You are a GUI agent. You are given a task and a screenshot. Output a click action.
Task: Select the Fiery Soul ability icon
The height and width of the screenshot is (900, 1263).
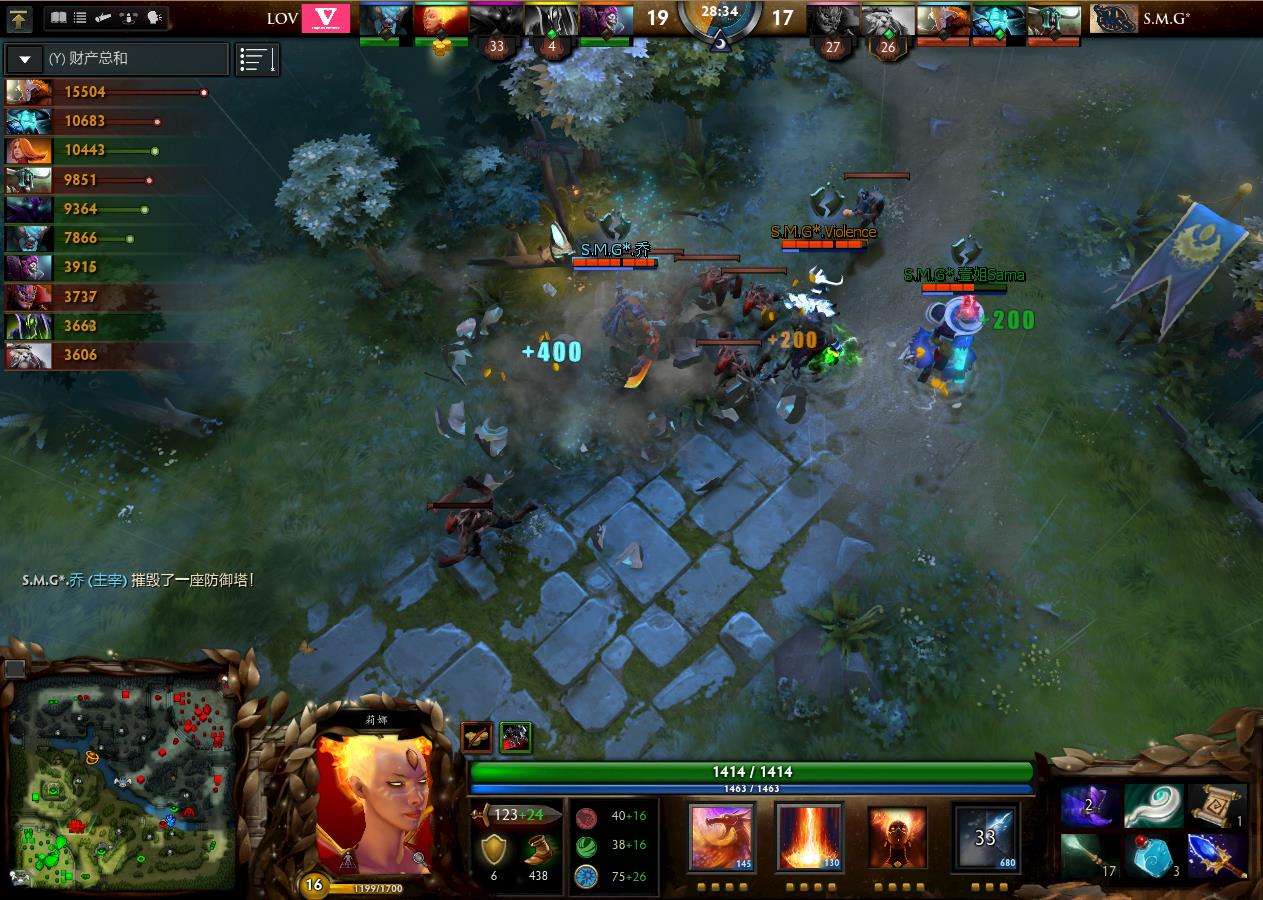(x=896, y=836)
